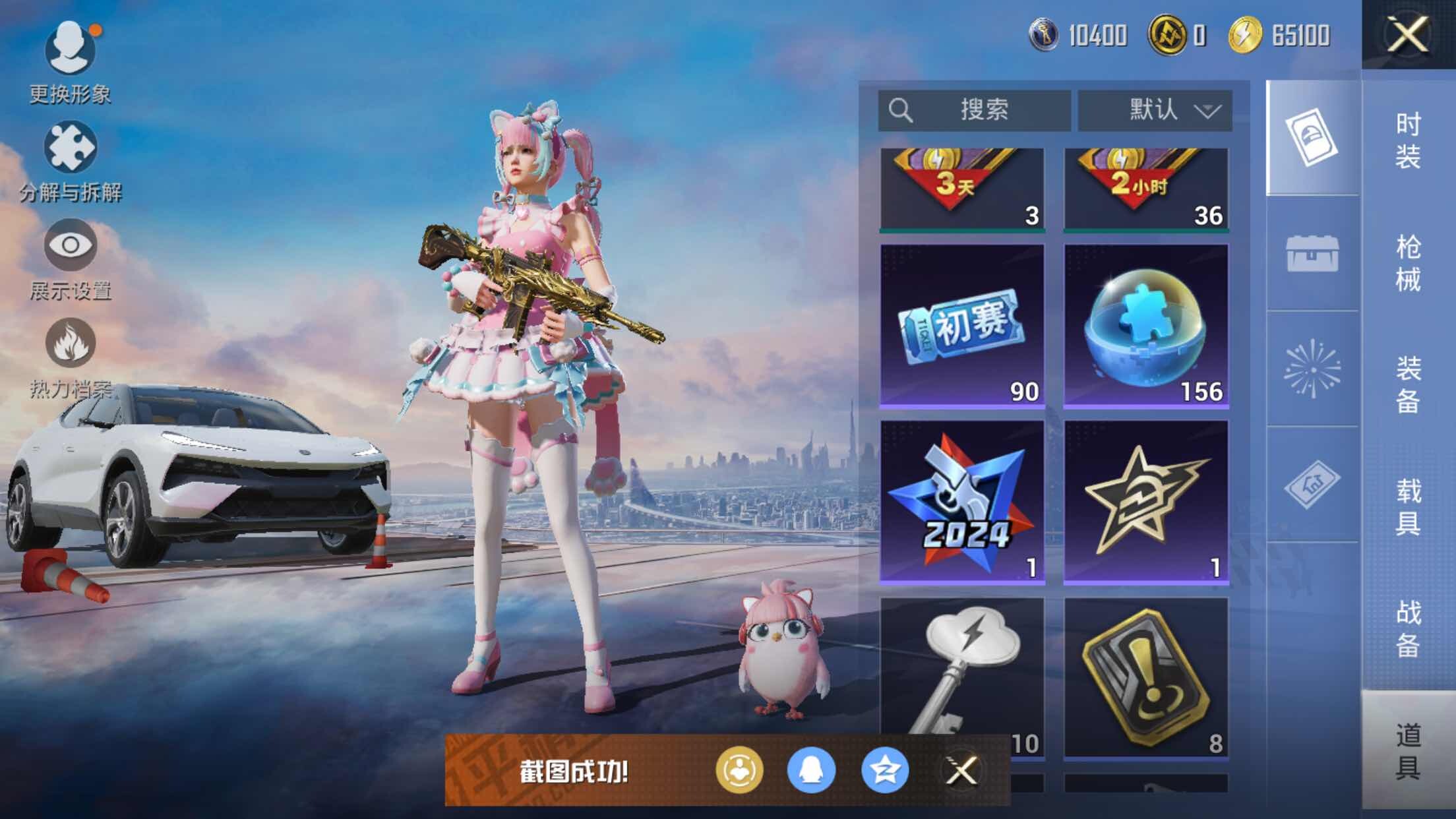Open the 默认 sort dropdown
The width and height of the screenshot is (1456, 819).
pyautogui.click(x=1155, y=110)
